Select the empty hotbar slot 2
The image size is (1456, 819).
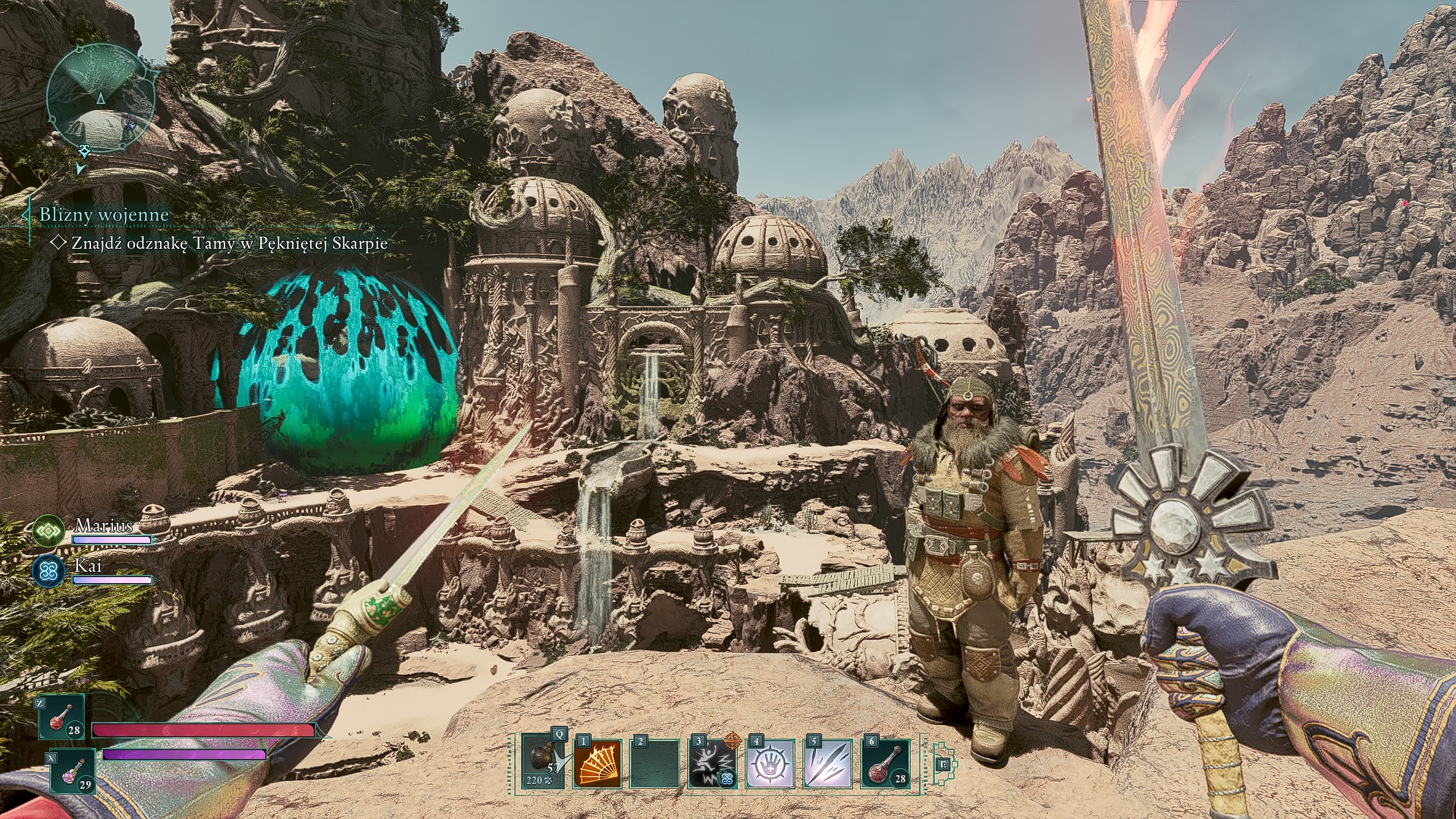[654, 763]
